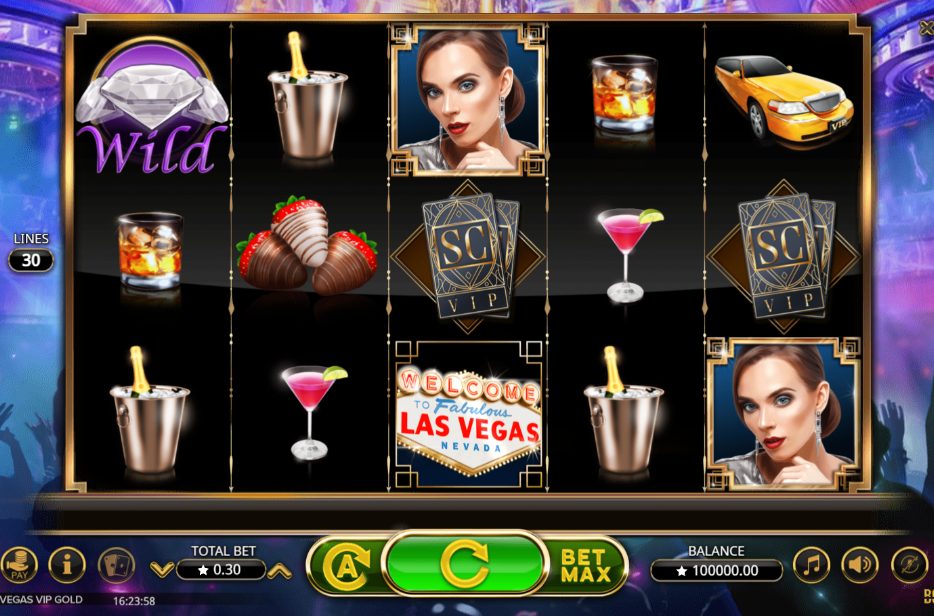The height and width of the screenshot is (616, 934).
Task: Increase the total bet
Action: click(281, 570)
